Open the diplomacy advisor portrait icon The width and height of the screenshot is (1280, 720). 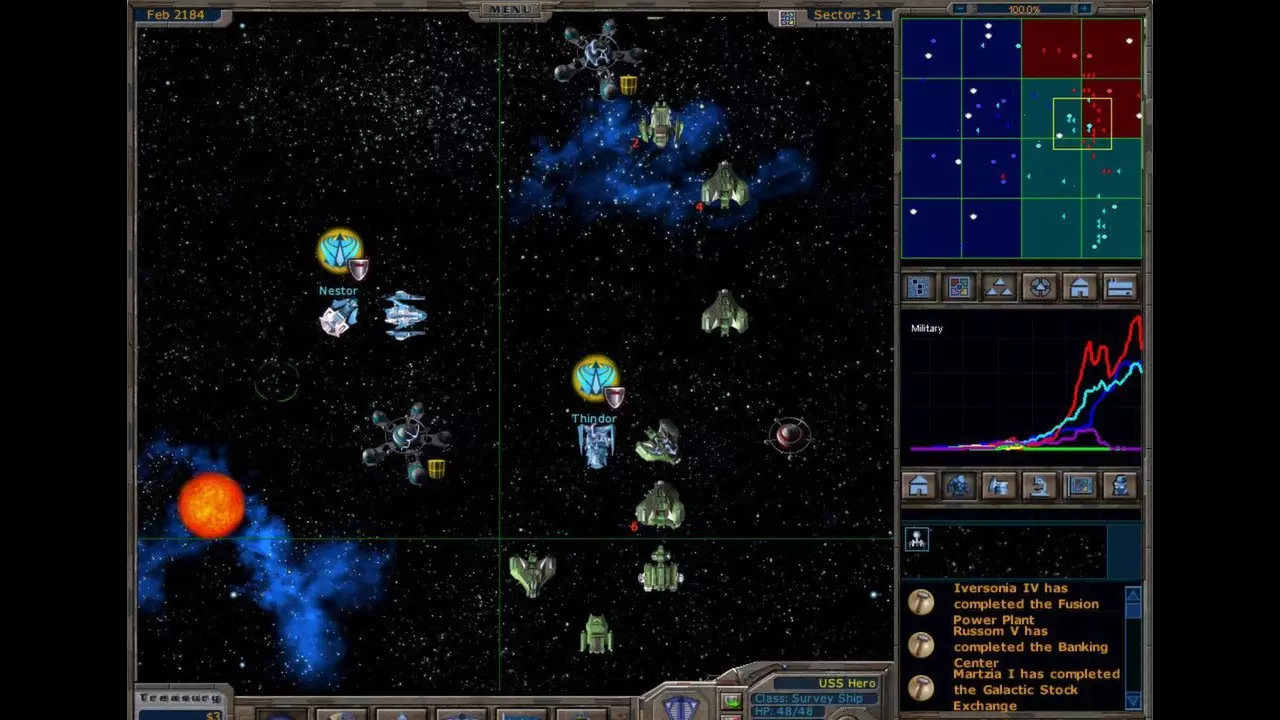[x=1118, y=487]
